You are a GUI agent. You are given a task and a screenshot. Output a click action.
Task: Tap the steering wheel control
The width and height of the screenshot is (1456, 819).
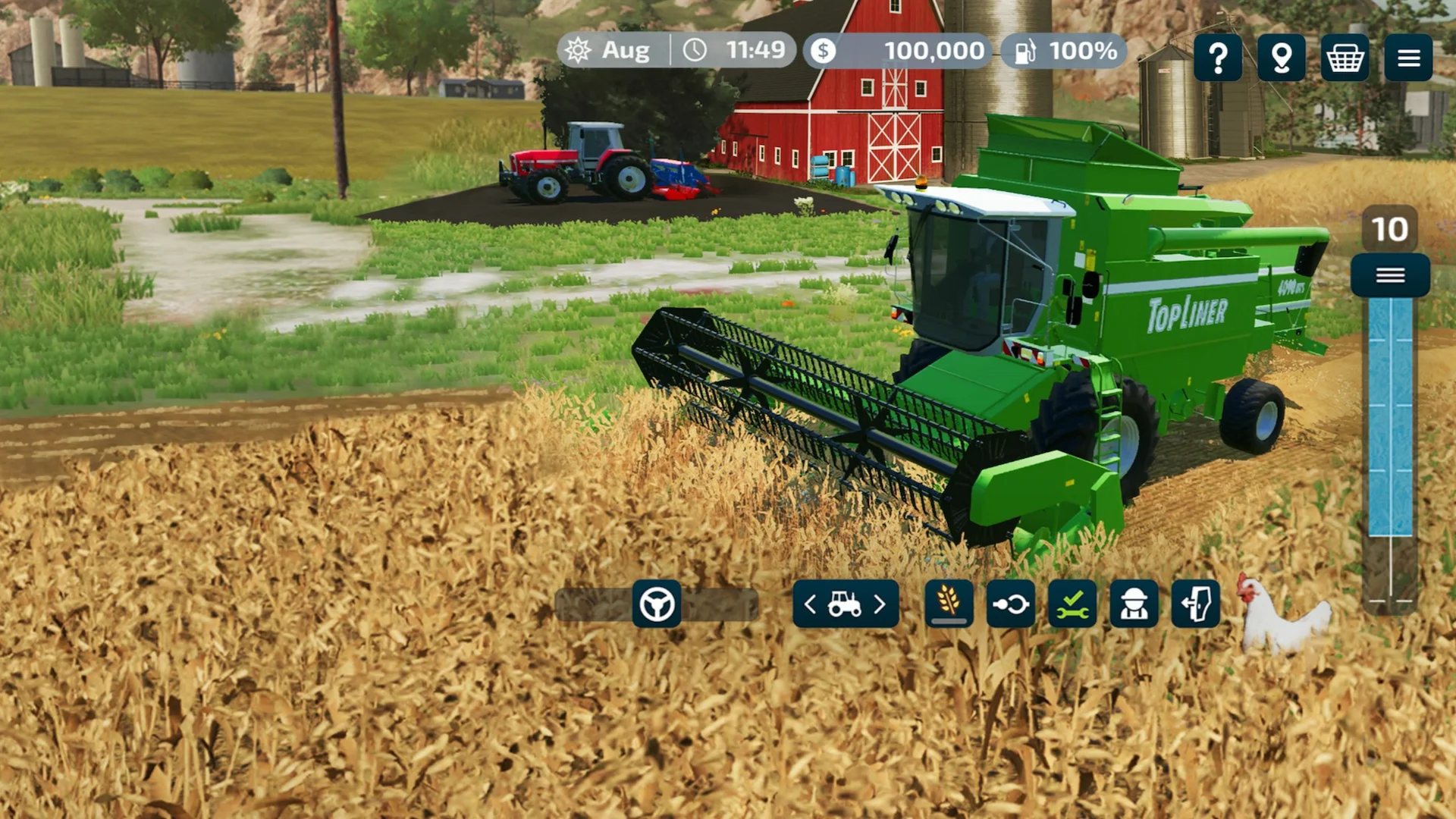(x=657, y=604)
